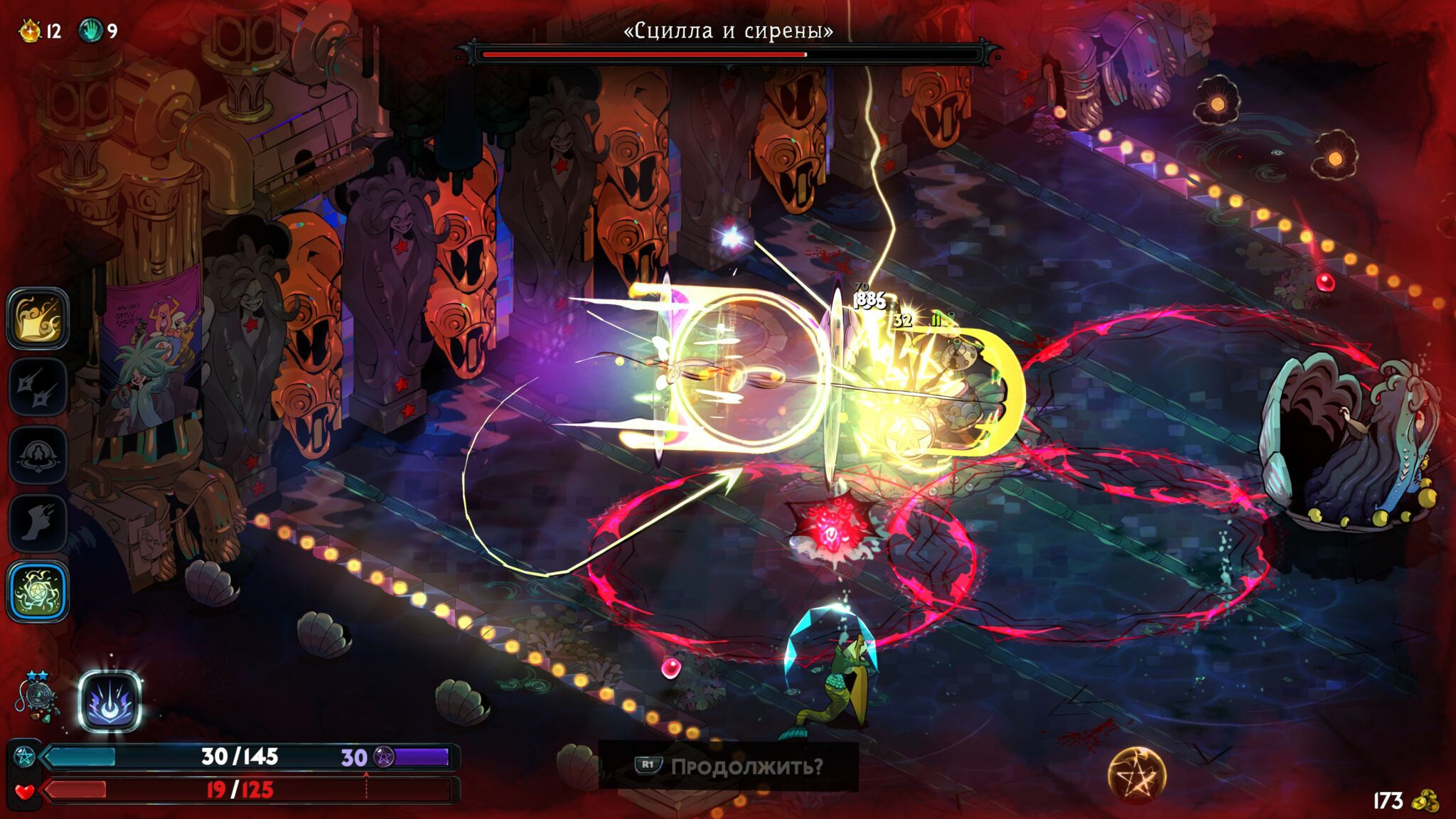Inspect the starred keepsake charm icon

37,697
